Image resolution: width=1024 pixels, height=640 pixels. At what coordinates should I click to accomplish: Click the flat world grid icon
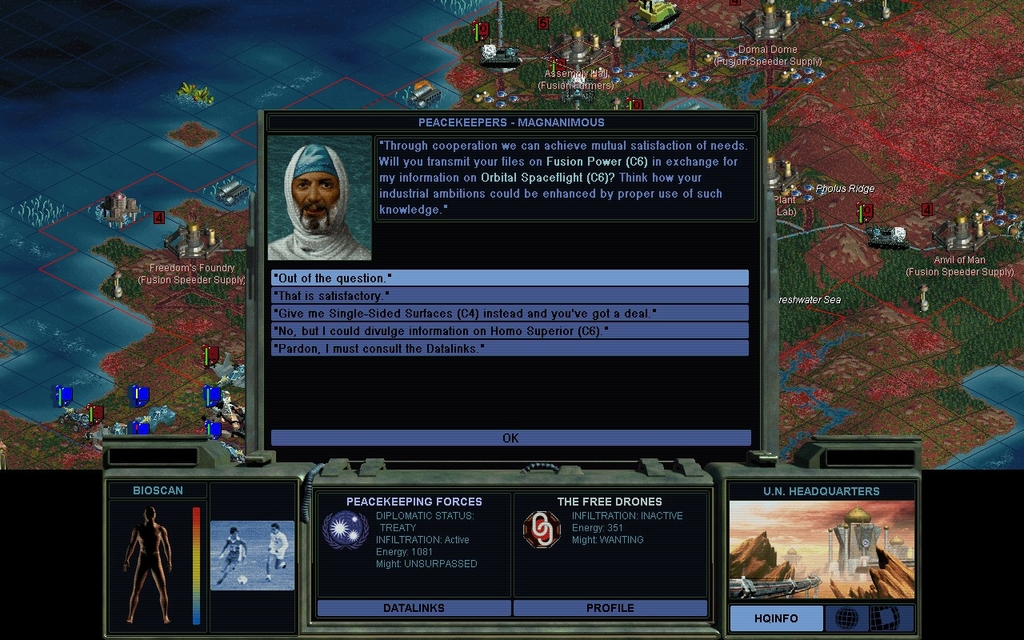click(x=884, y=619)
